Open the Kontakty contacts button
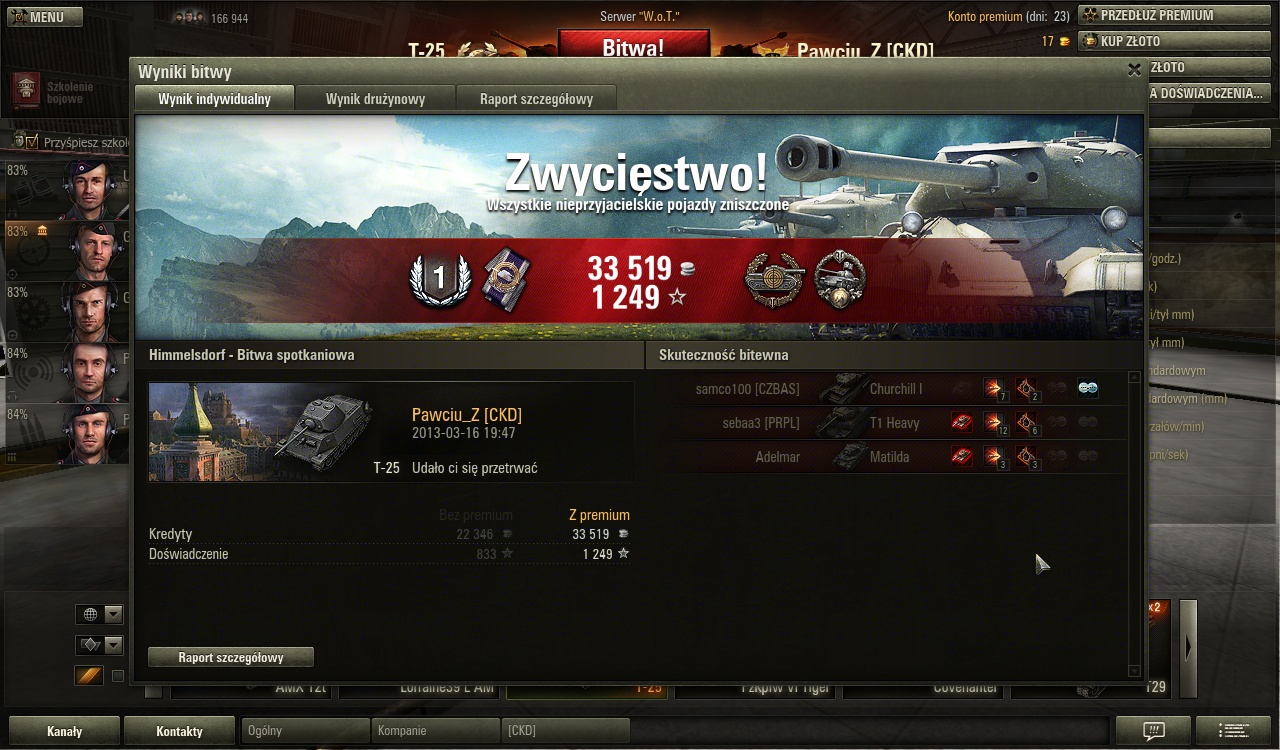The image size is (1280, 750). pos(179,731)
